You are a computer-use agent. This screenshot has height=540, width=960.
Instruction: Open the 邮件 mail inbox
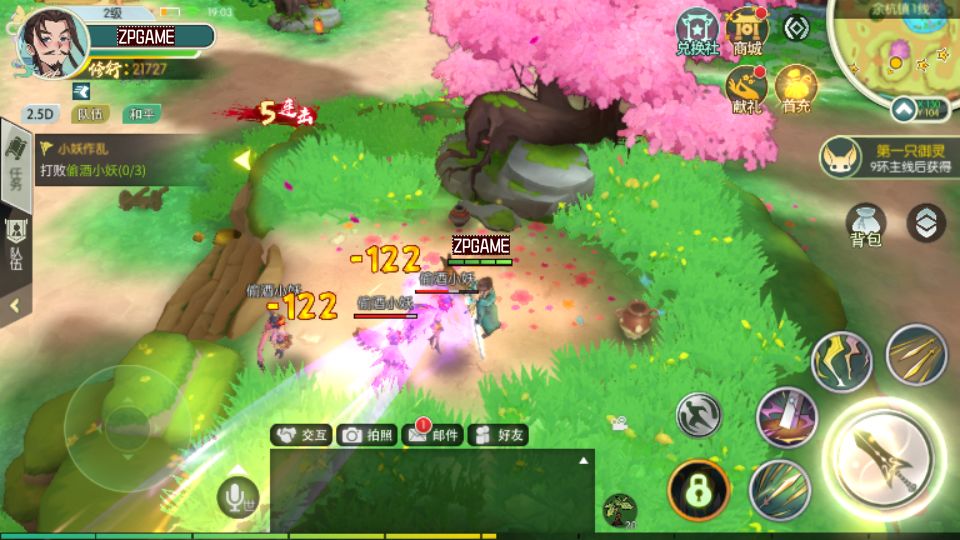point(432,435)
